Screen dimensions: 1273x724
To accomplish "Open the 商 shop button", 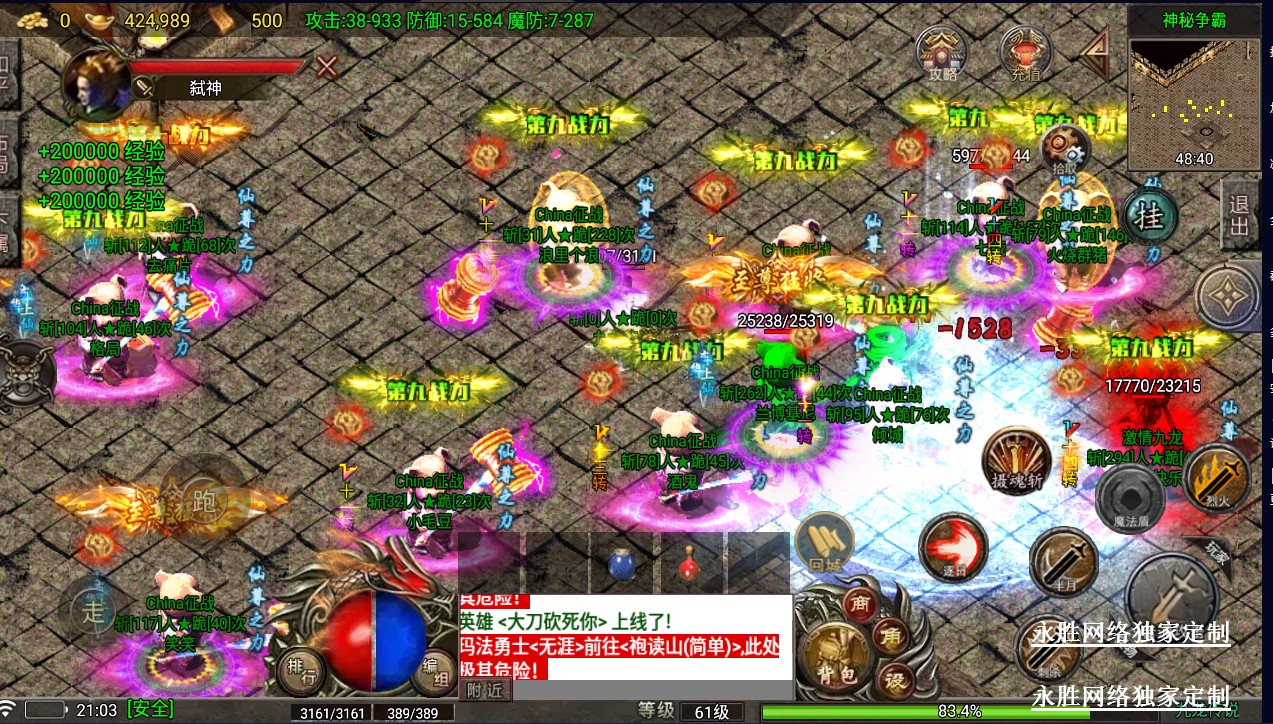I will click(x=859, y=603).
